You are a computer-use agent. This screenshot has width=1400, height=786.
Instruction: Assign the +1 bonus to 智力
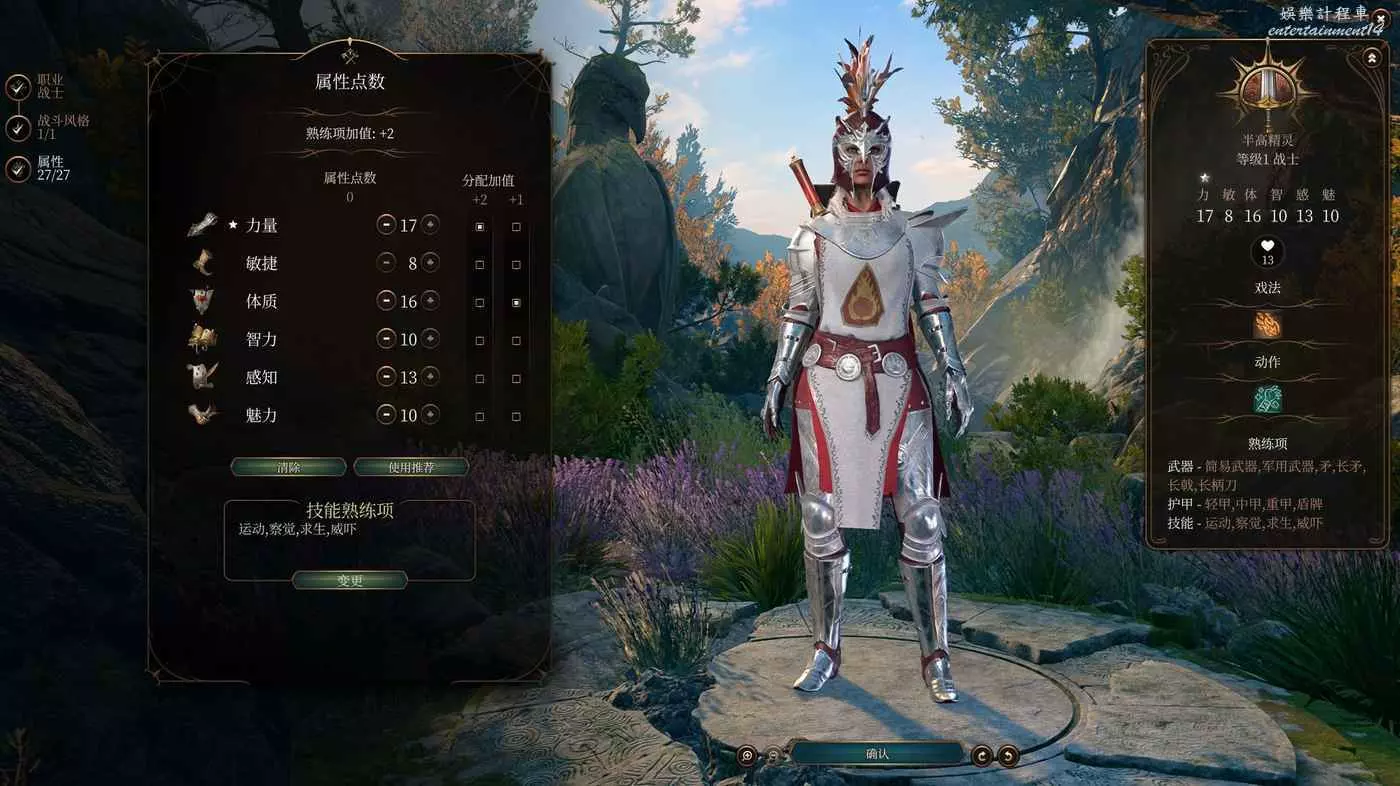tap(516, 341)
